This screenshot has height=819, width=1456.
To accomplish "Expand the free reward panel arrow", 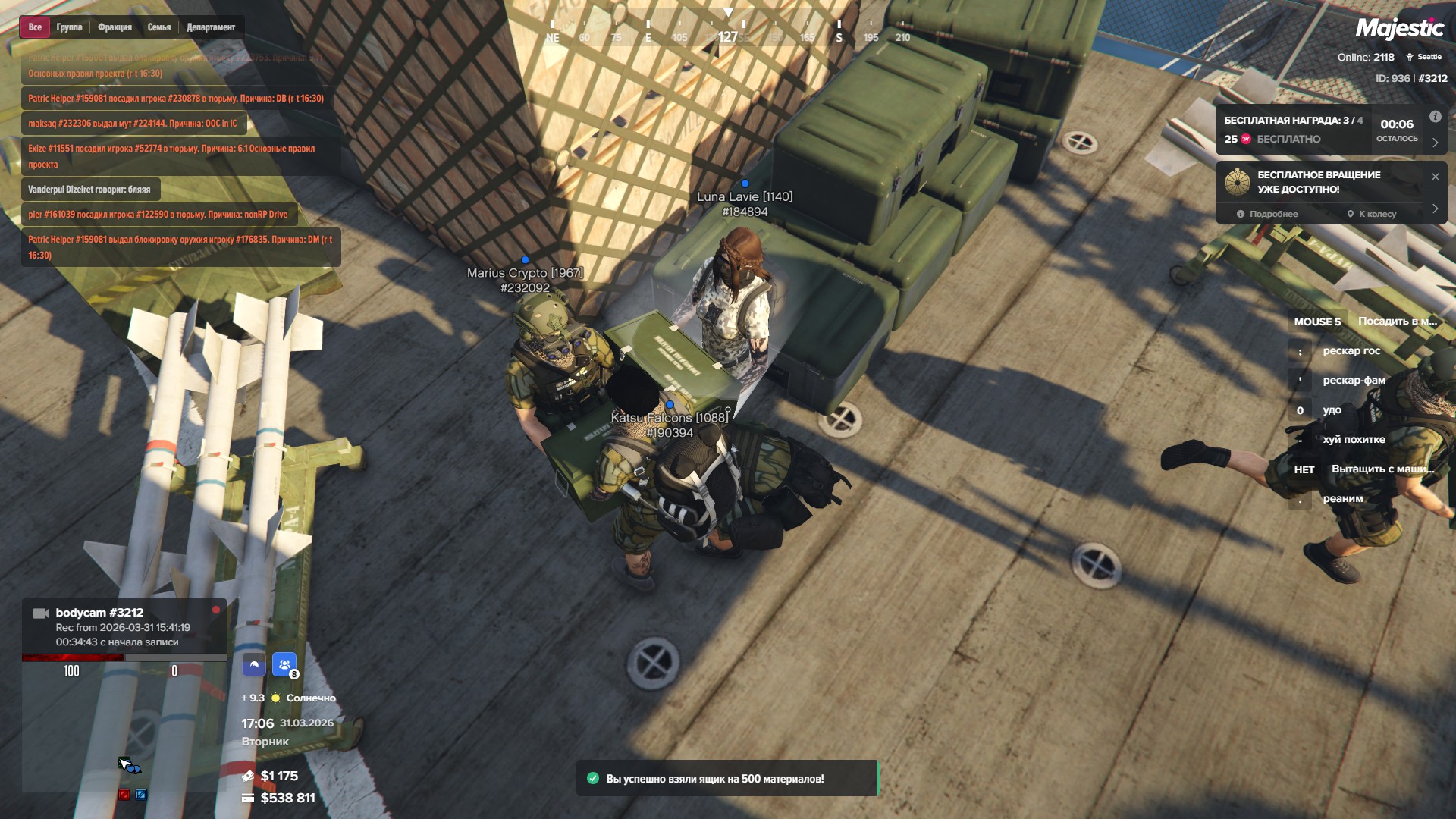I will click(x=1435, y=143).
